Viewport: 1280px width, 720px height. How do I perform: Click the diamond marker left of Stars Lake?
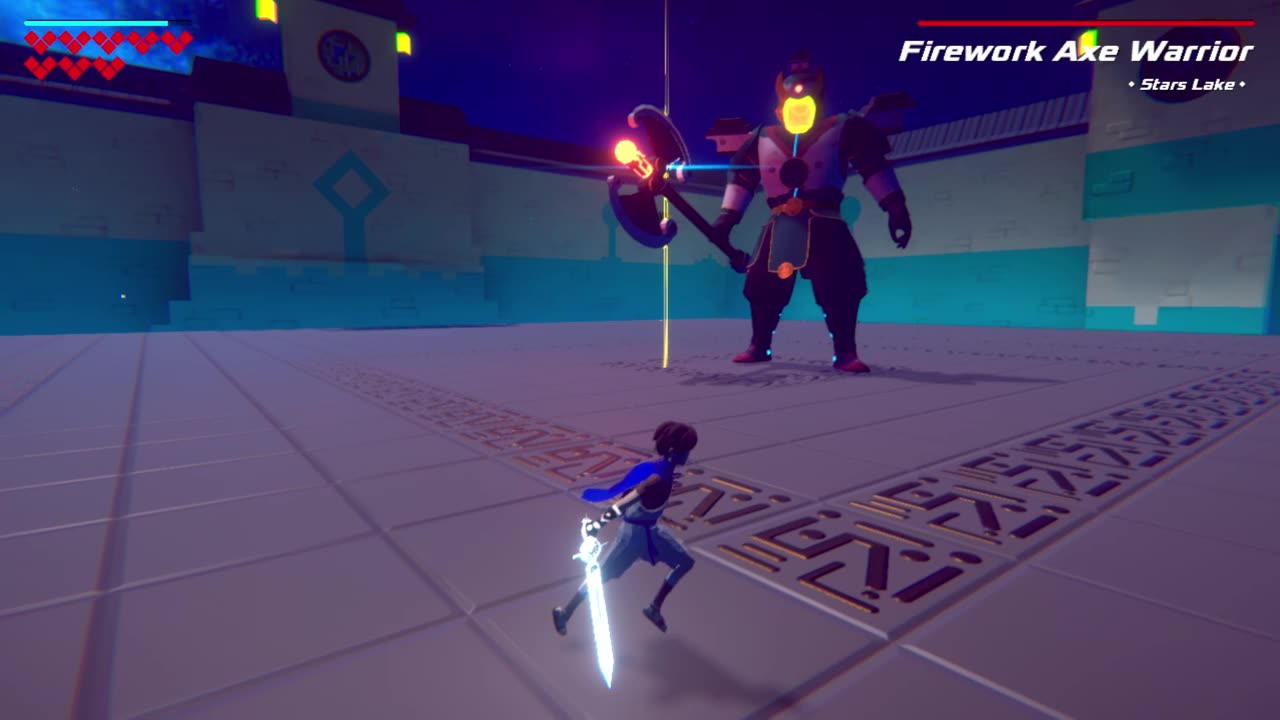tap(1132, 84)
